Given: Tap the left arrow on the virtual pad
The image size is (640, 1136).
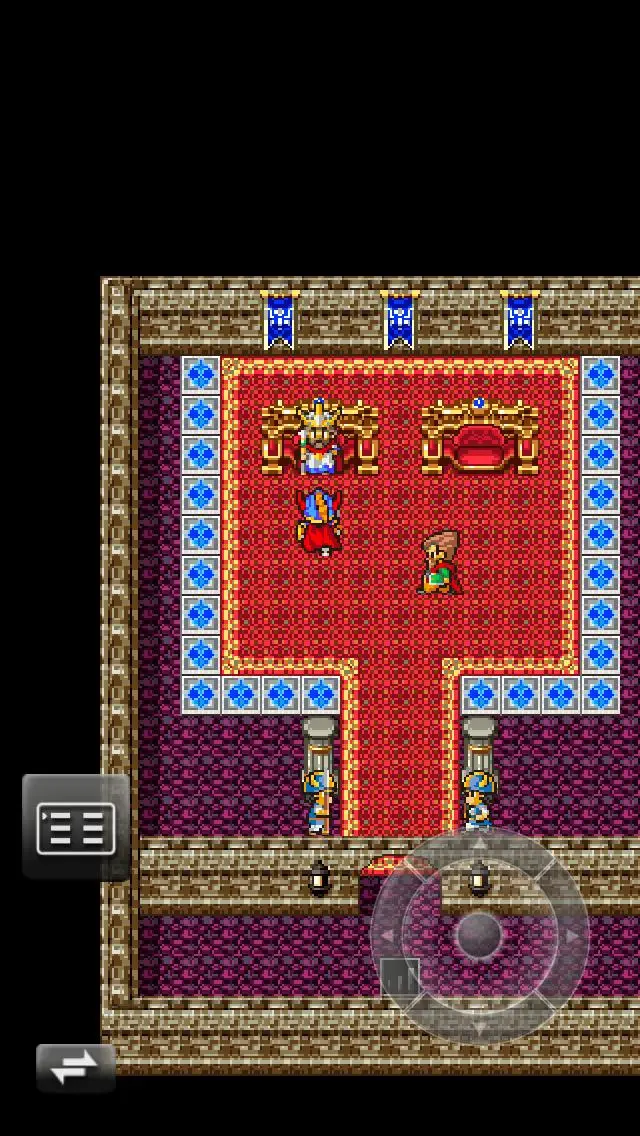Looking at the screenshot, I should tap(389, 936).
